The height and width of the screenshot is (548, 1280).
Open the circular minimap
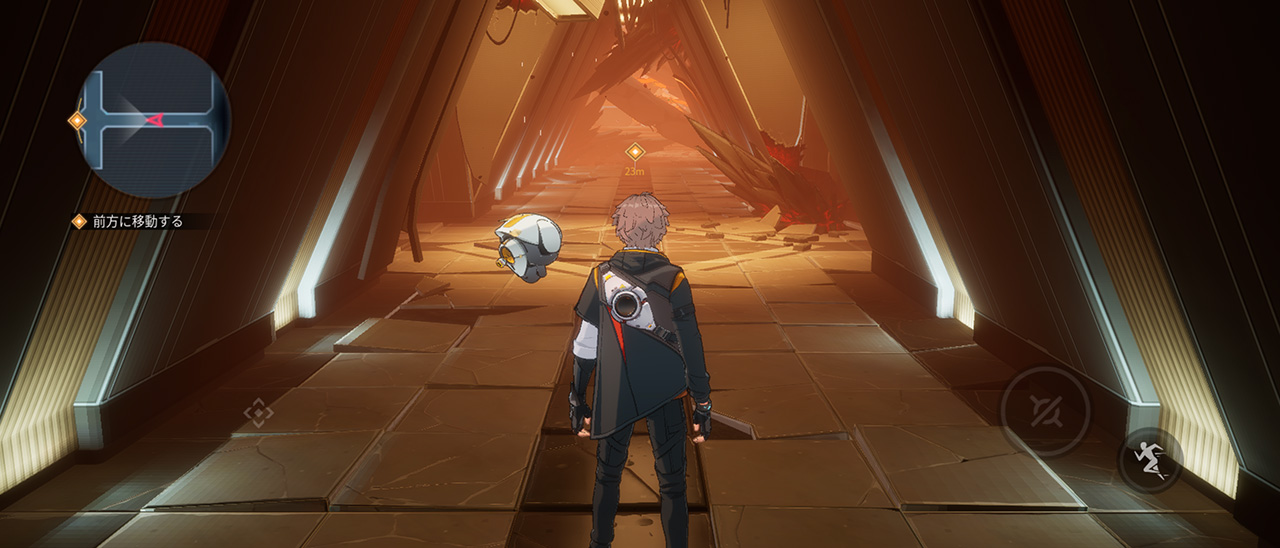[153, 120]
